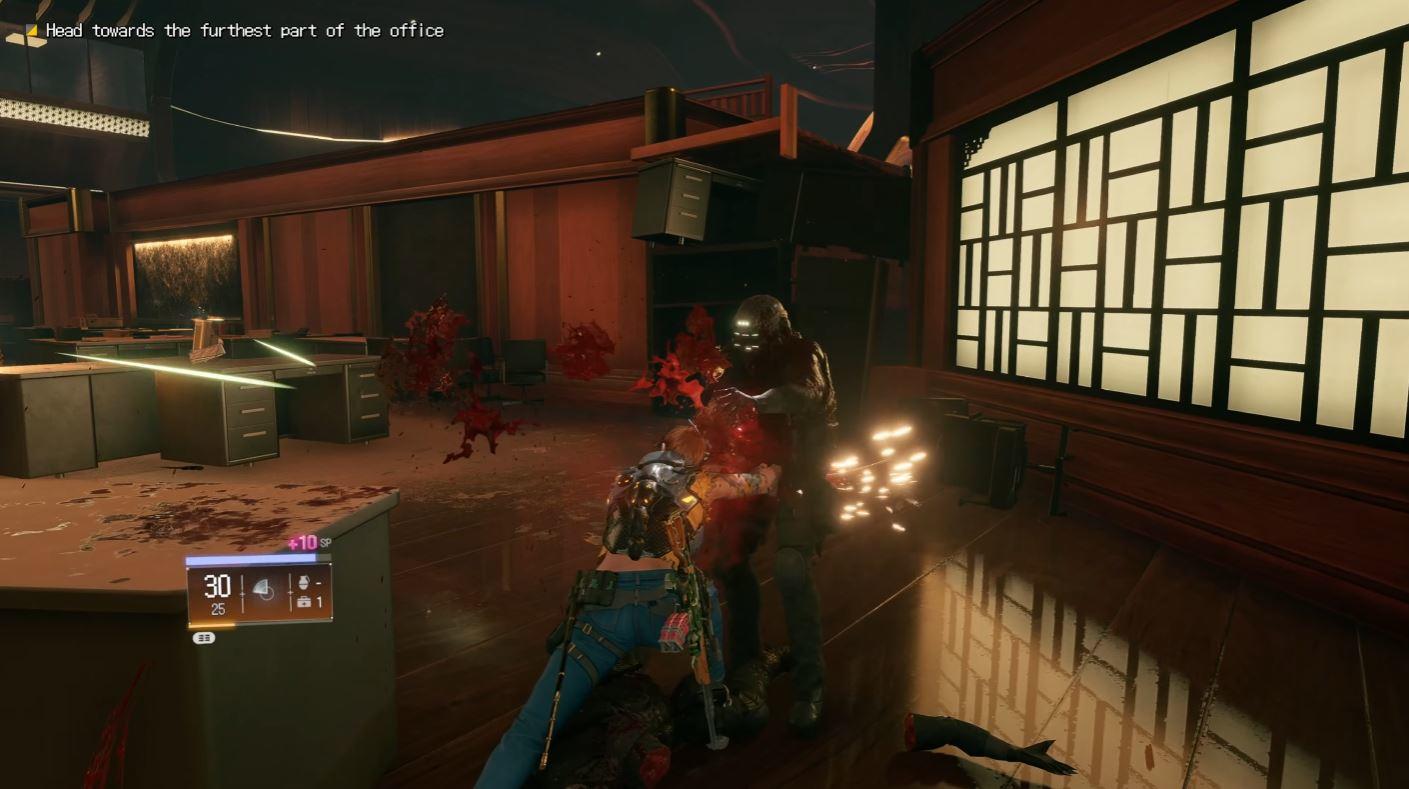Select the reserve ammo number 25

[x=219, y=607]
